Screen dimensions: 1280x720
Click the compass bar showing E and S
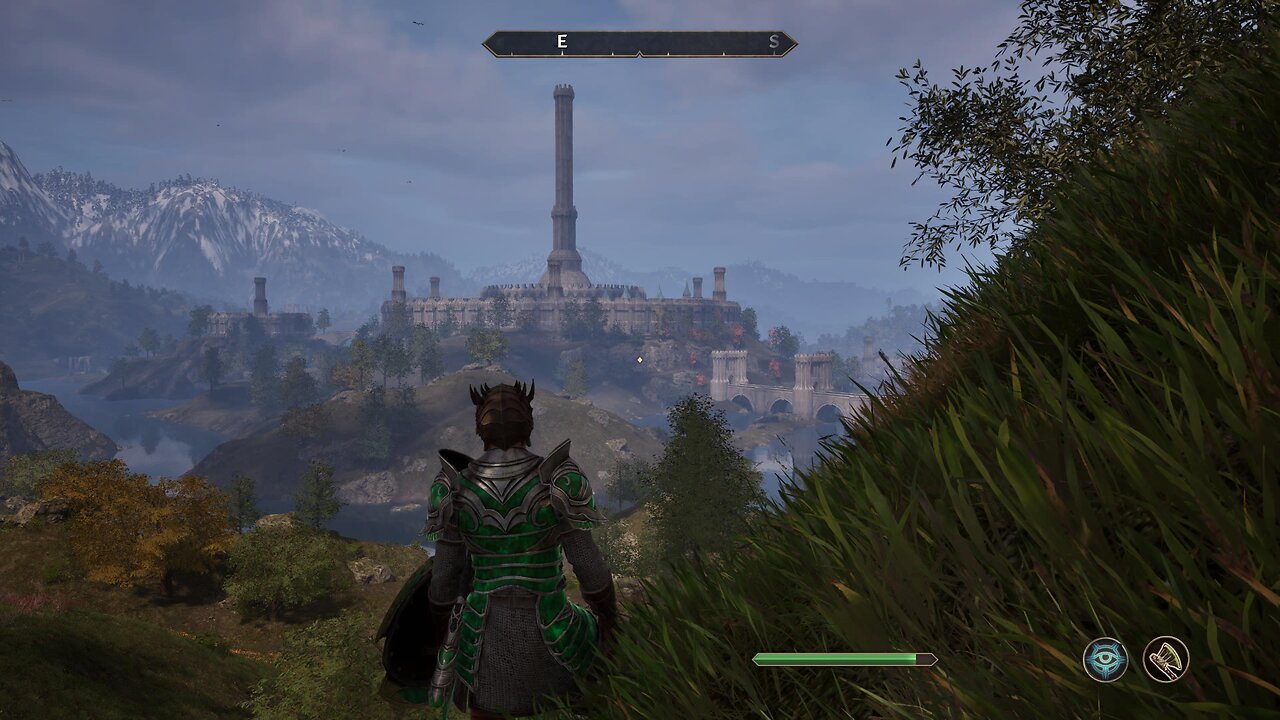click(640, 43)
